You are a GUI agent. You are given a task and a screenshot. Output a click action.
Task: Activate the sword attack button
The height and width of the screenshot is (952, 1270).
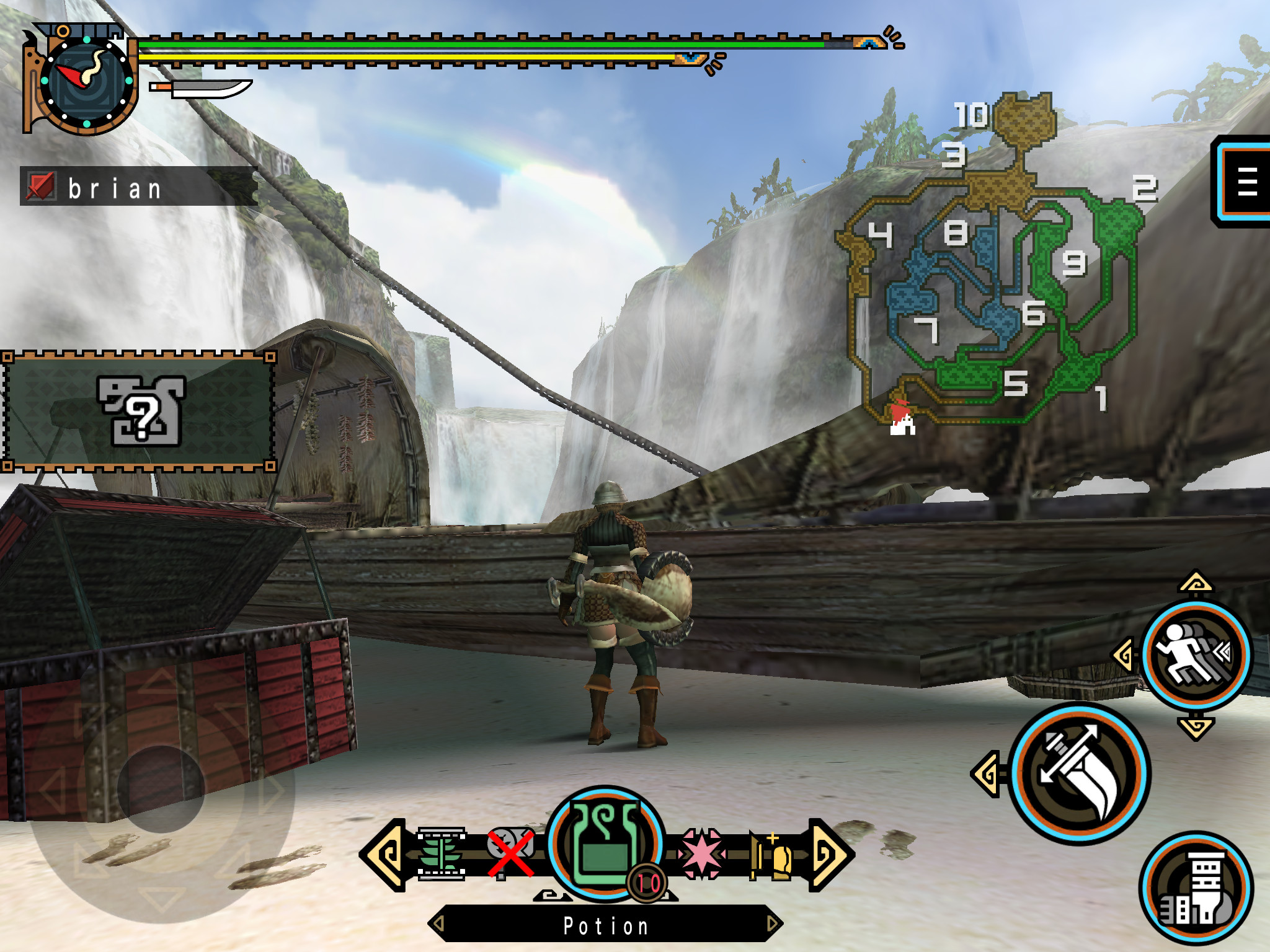click(1079, 773)
